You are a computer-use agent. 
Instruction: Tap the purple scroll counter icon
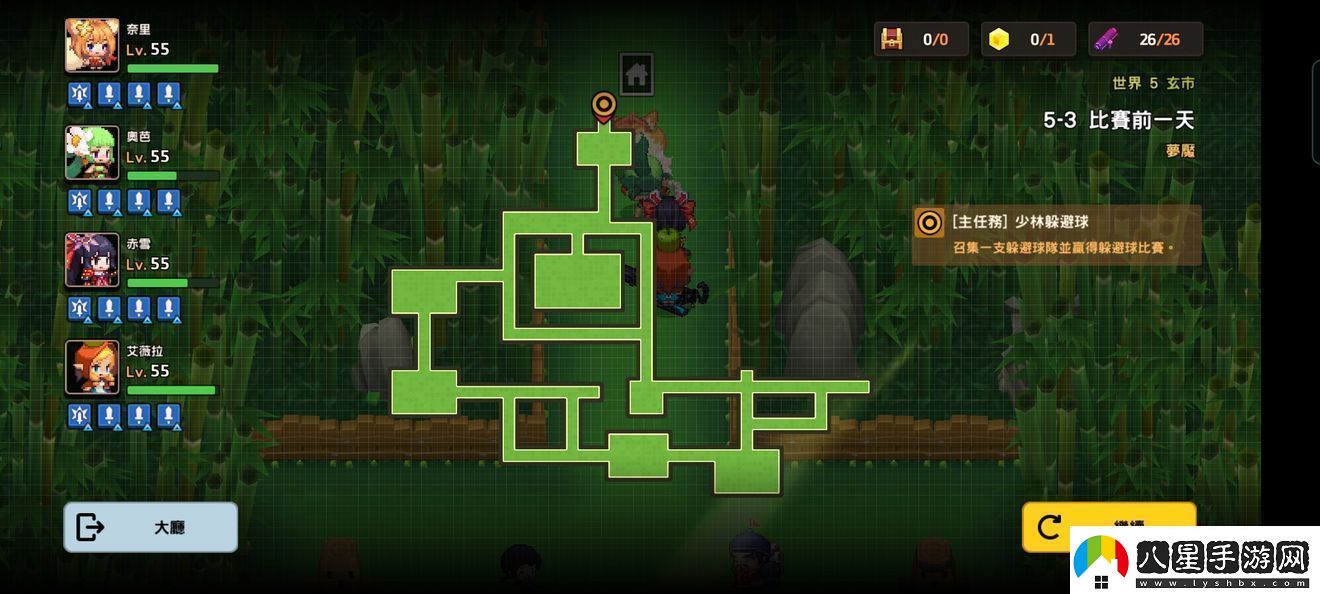(x=1106, y=39)
